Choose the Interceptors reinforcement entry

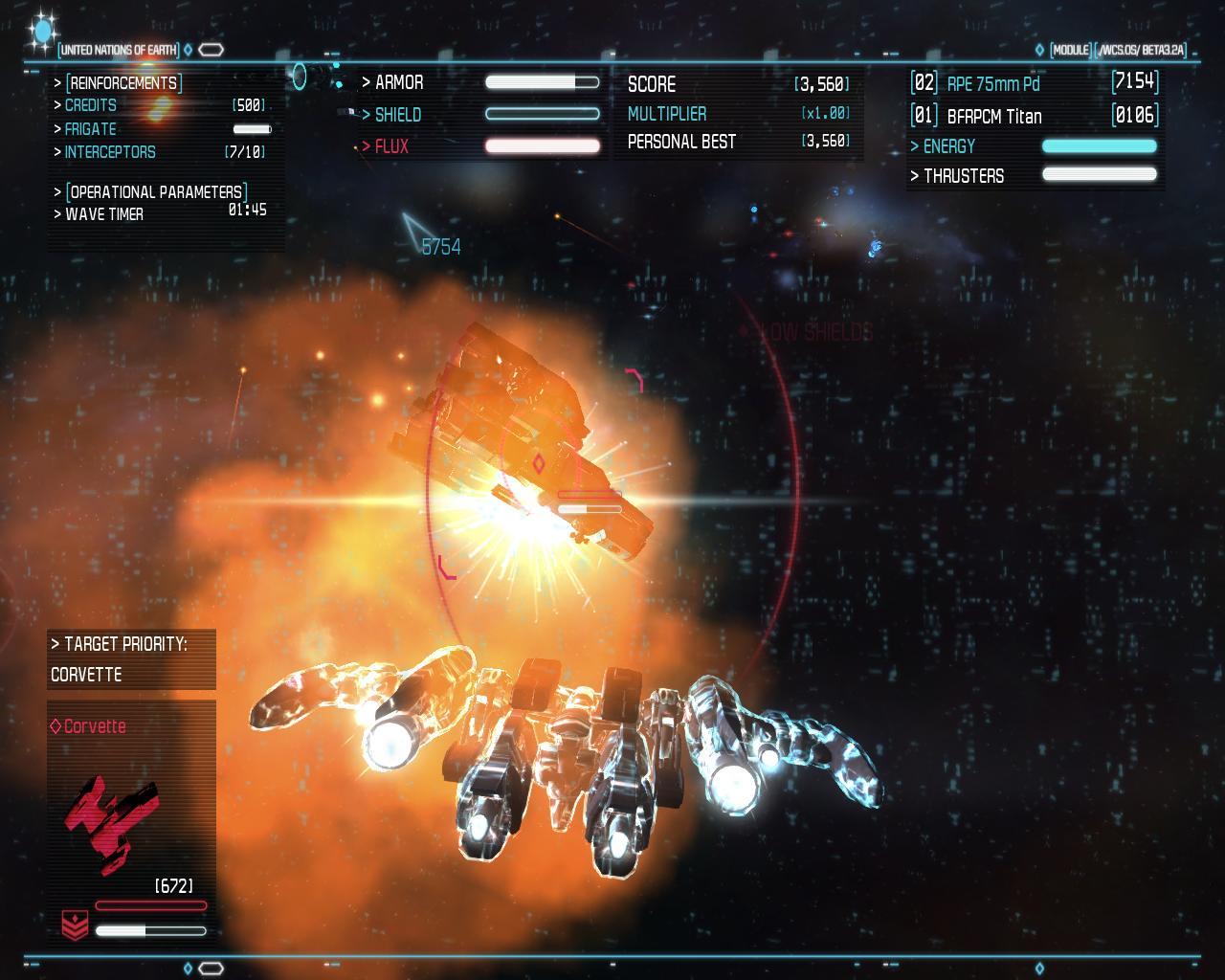point(110,152)
